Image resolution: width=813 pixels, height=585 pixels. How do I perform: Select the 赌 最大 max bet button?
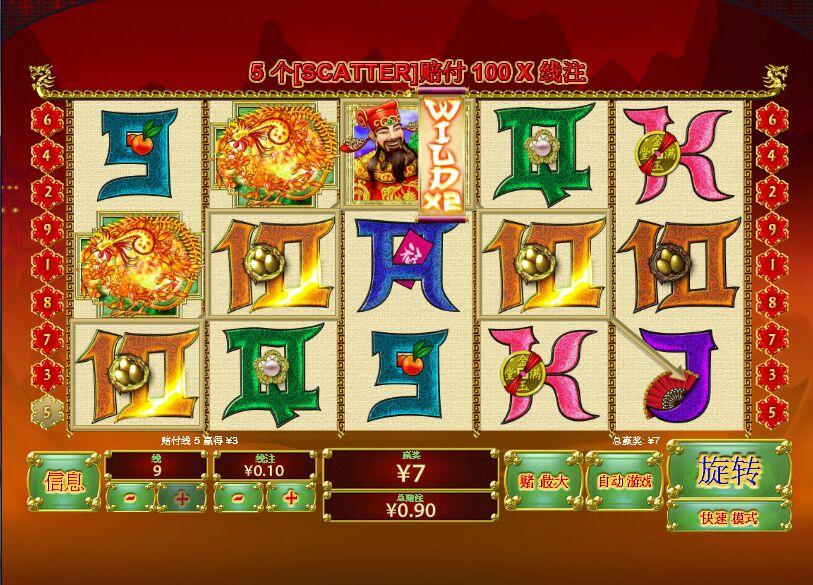543,481
